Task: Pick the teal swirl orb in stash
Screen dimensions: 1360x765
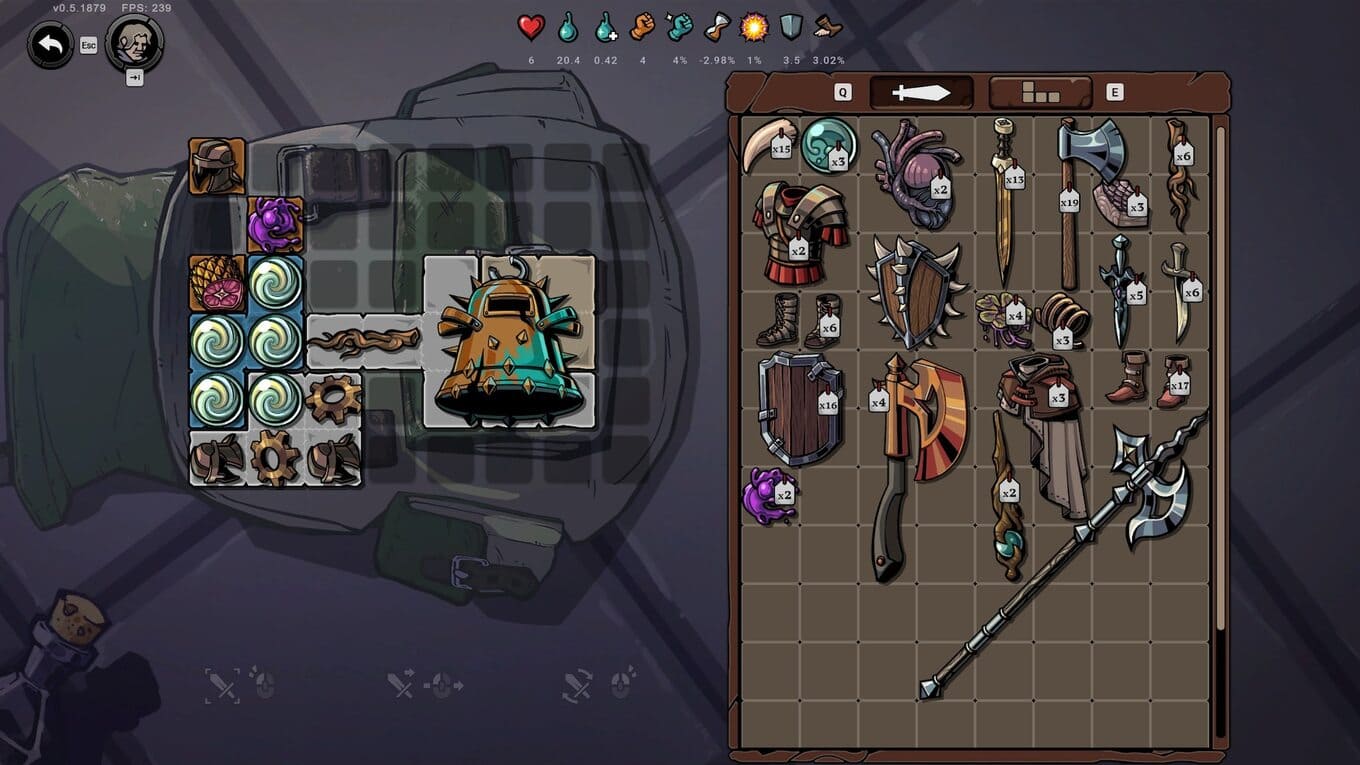Action: (x=829, y=144)
